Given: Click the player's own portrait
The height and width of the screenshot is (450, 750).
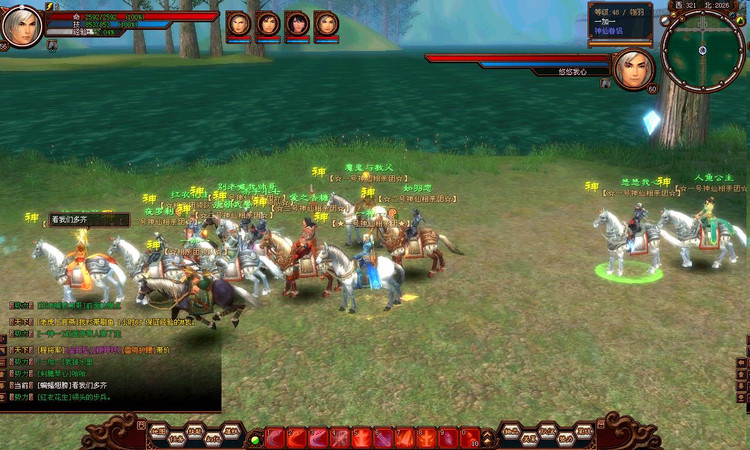Looking at the screenshot, I should click(x=22, y=26).
